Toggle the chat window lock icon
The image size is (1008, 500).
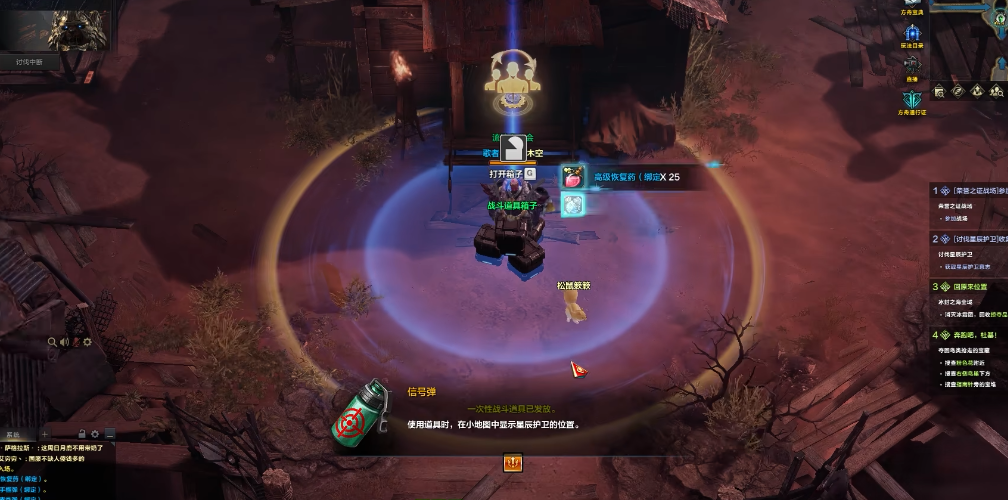[x=83, y=433]
